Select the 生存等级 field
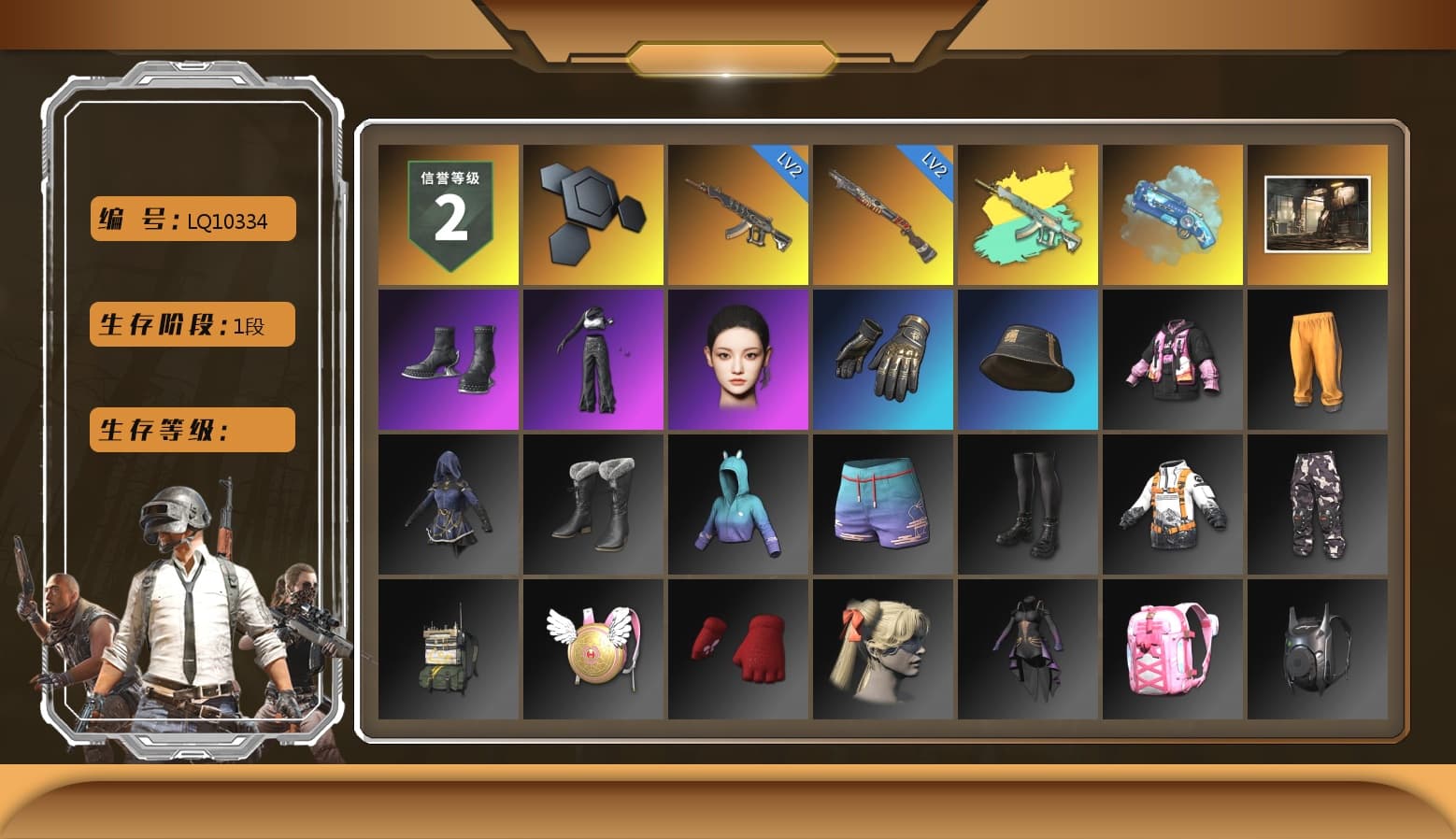 point(191,430)
